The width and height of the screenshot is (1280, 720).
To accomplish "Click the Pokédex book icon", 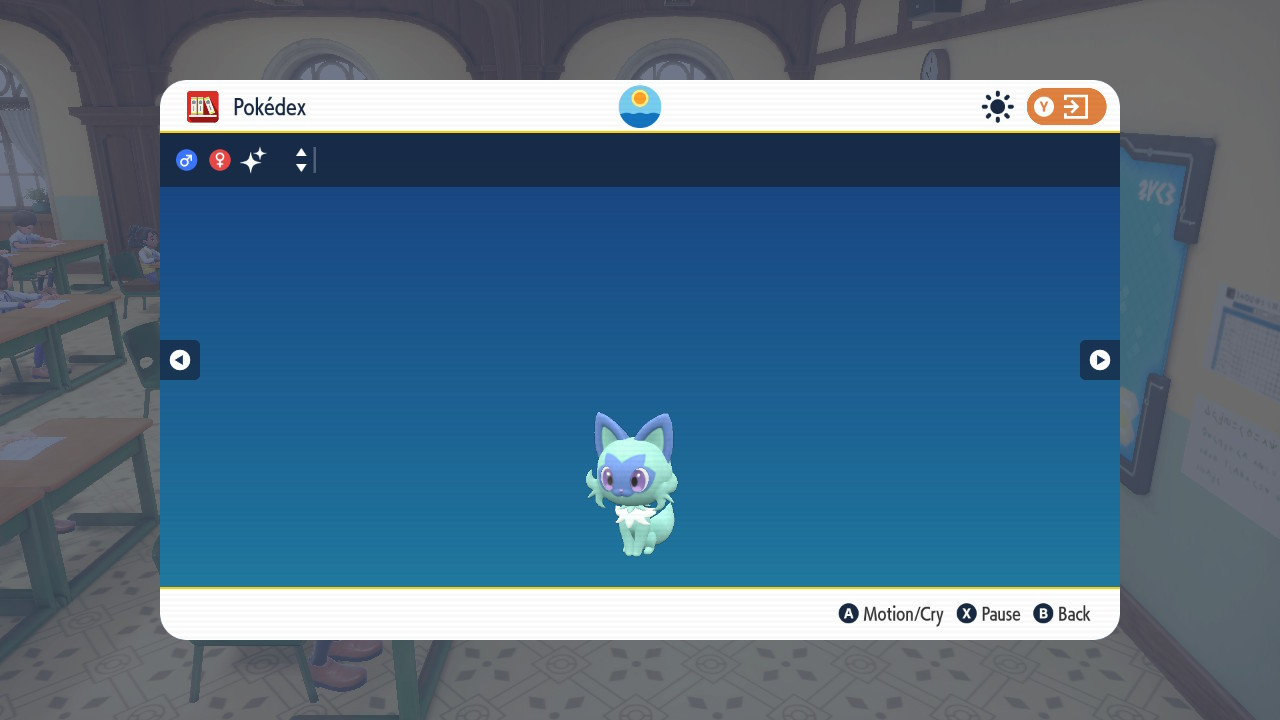I will (x=202, y=107).
